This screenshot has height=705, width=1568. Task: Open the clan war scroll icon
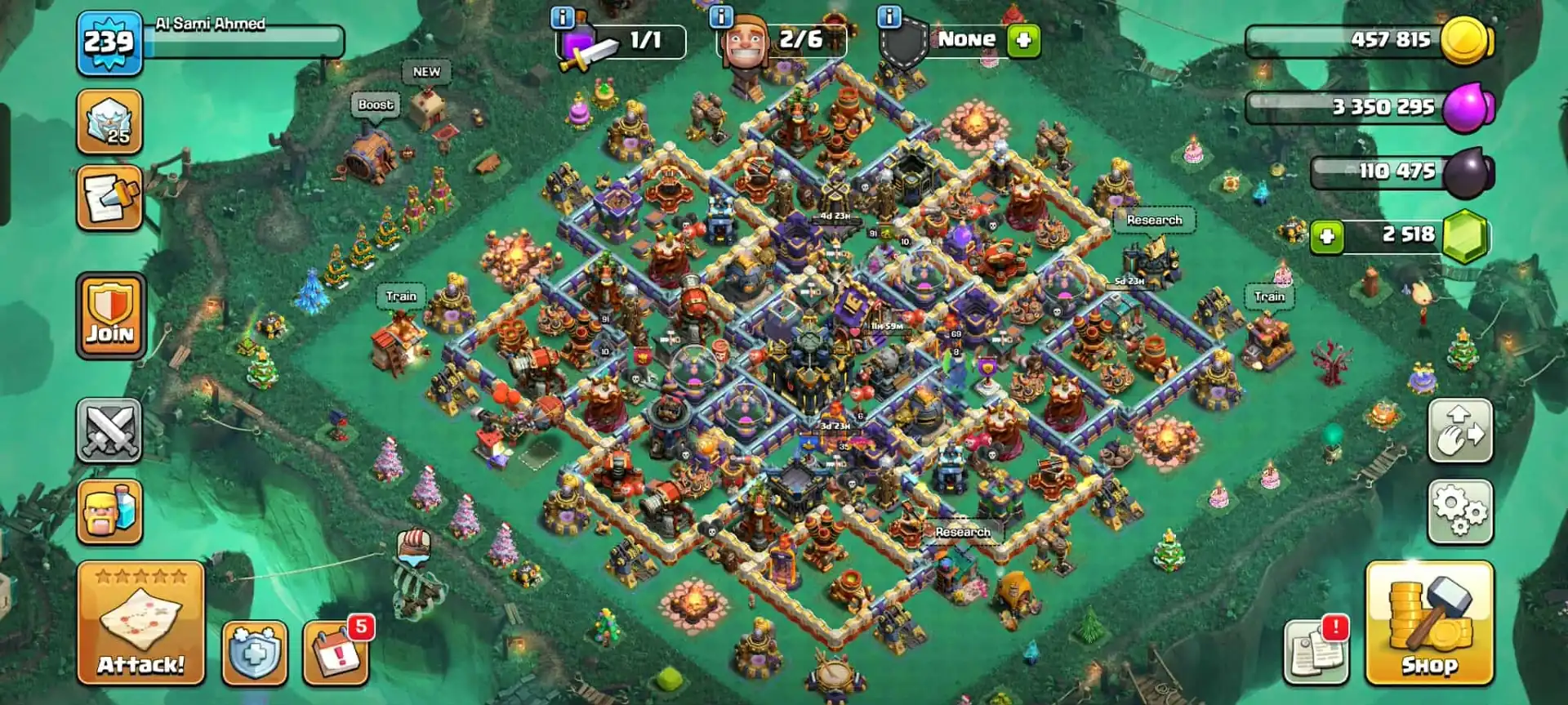tap(110, 196)
